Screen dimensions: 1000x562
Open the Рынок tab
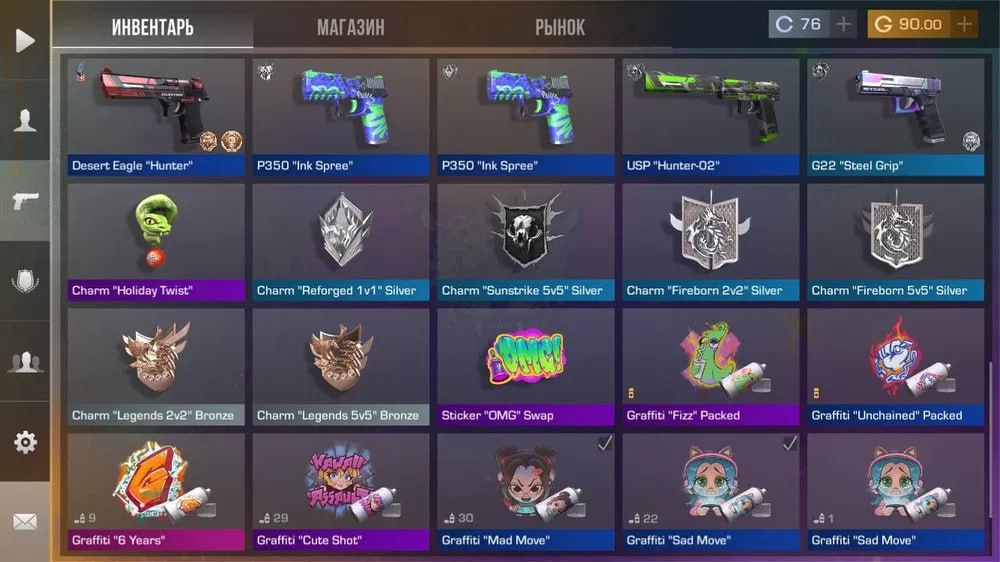point(560,27)
